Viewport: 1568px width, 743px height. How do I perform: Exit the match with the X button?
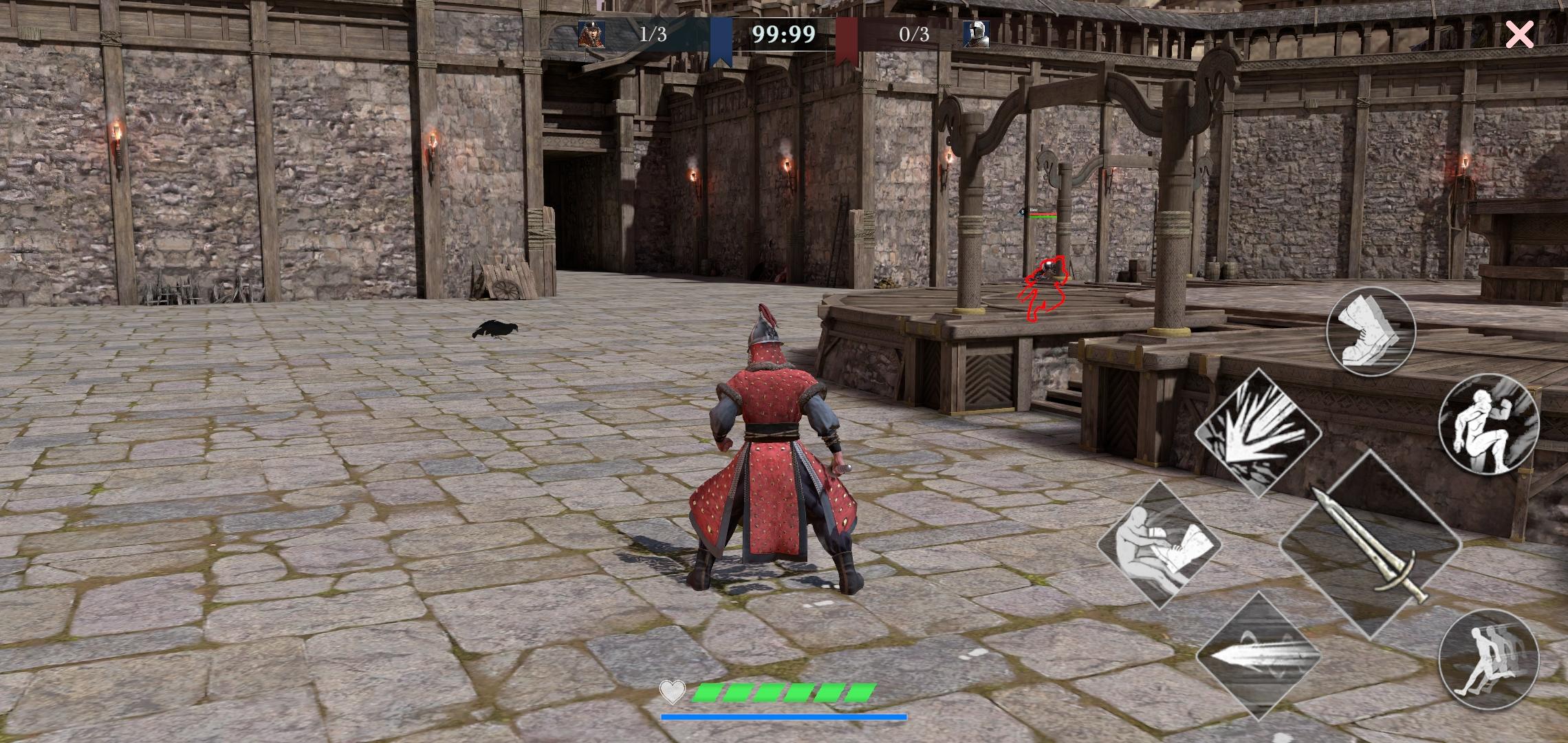1518,34
